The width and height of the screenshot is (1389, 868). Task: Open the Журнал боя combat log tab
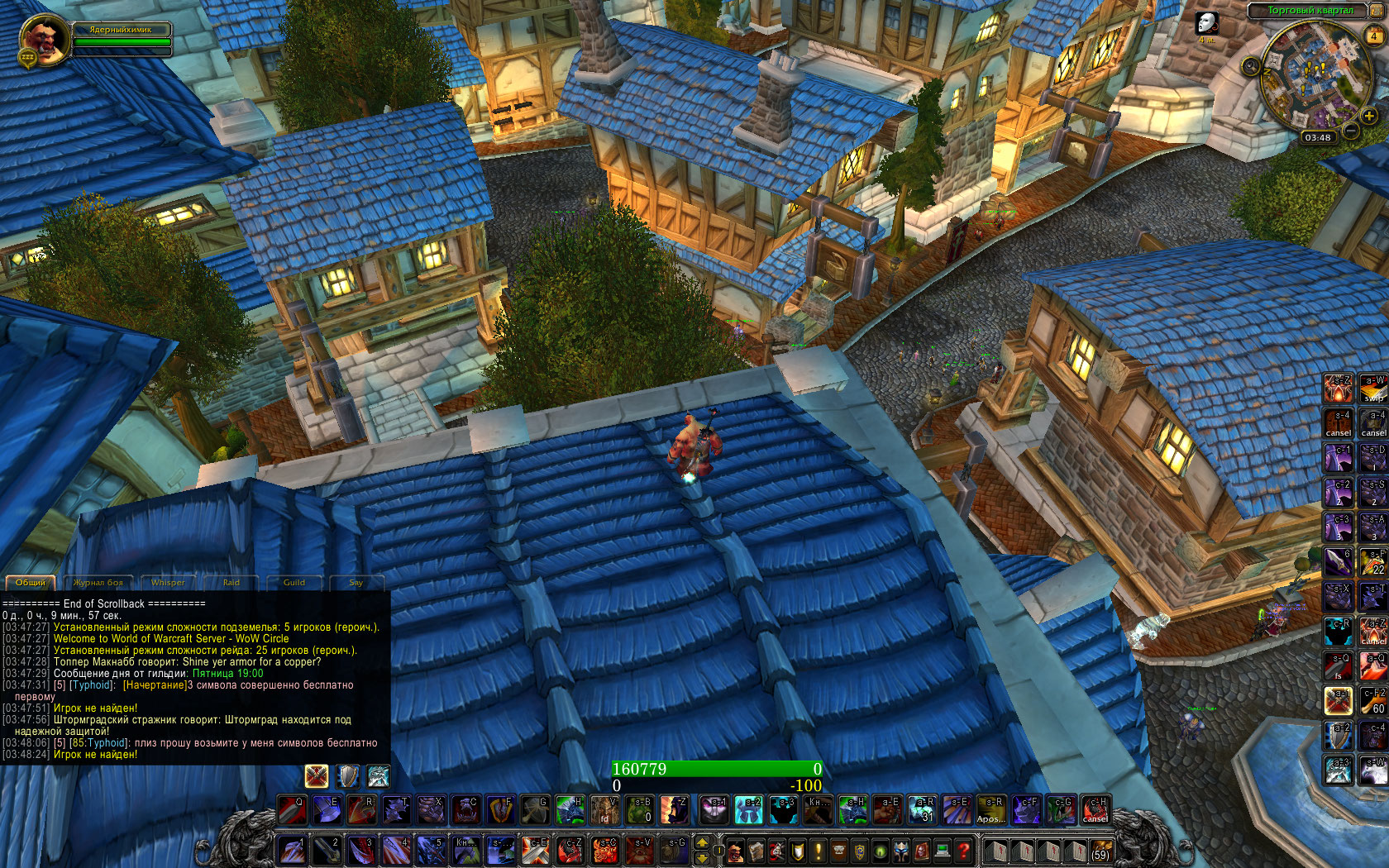tap(98, 583)
